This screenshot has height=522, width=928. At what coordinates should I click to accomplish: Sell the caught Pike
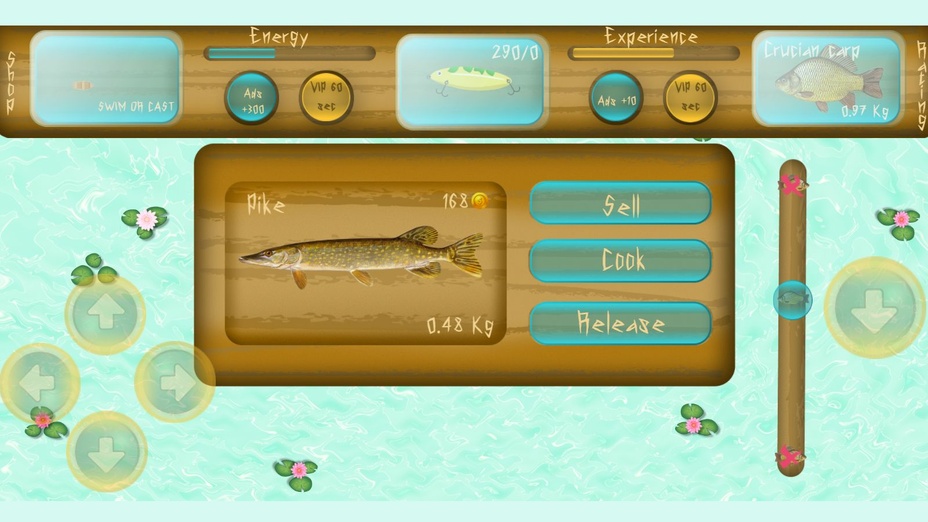pyautogui.click(x=620, y=203)
